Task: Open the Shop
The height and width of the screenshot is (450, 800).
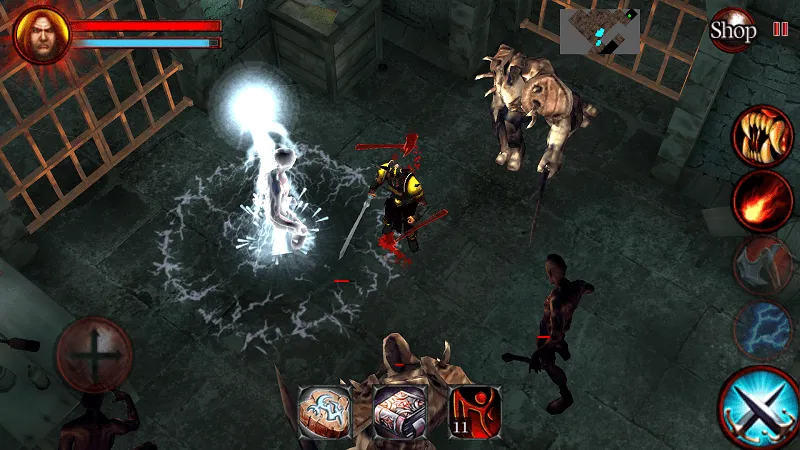Action: [732, 30]
